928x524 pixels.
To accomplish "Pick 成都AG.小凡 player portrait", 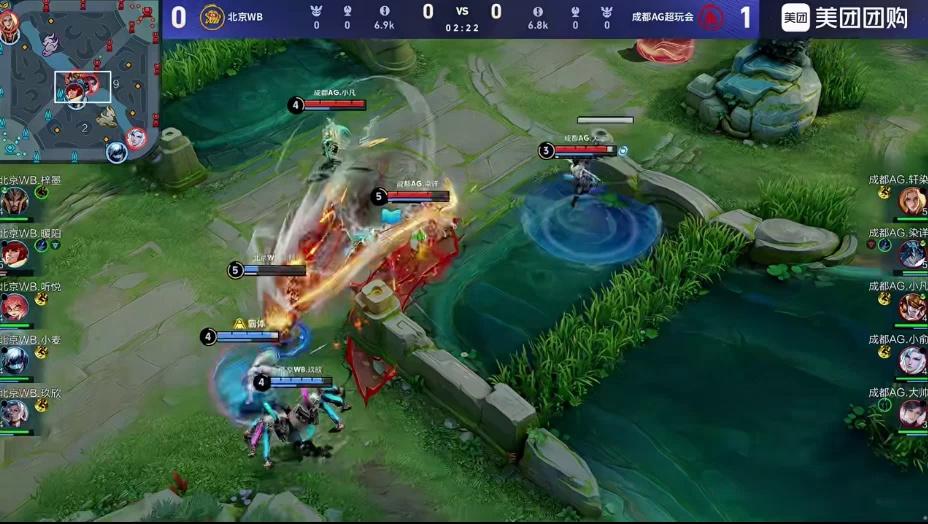I will (912, 307).
